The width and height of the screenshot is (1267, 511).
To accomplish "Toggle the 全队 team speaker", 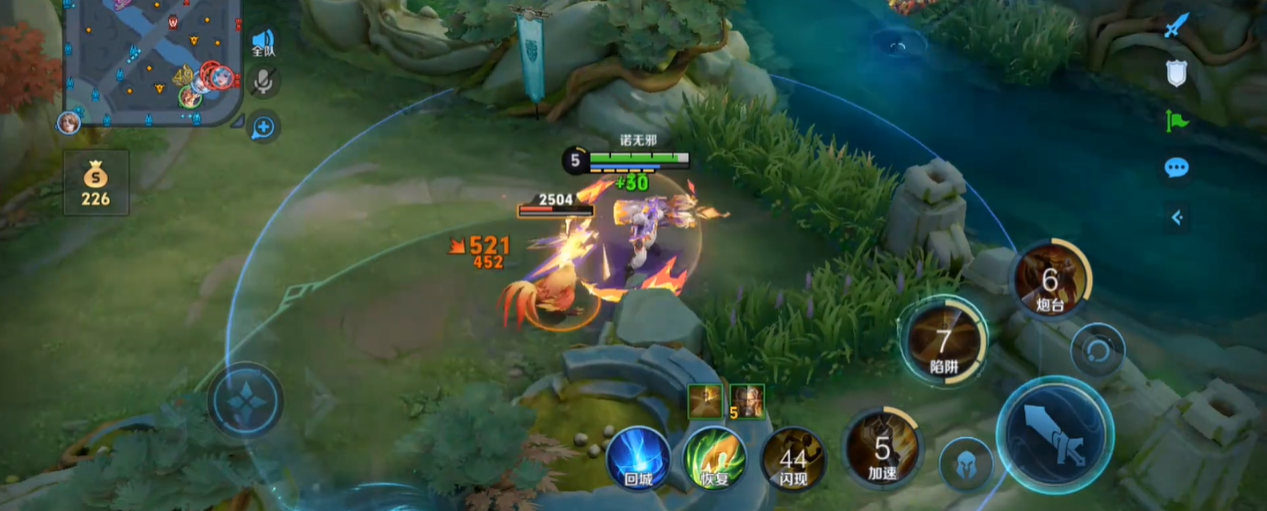I will coord(263,42).
